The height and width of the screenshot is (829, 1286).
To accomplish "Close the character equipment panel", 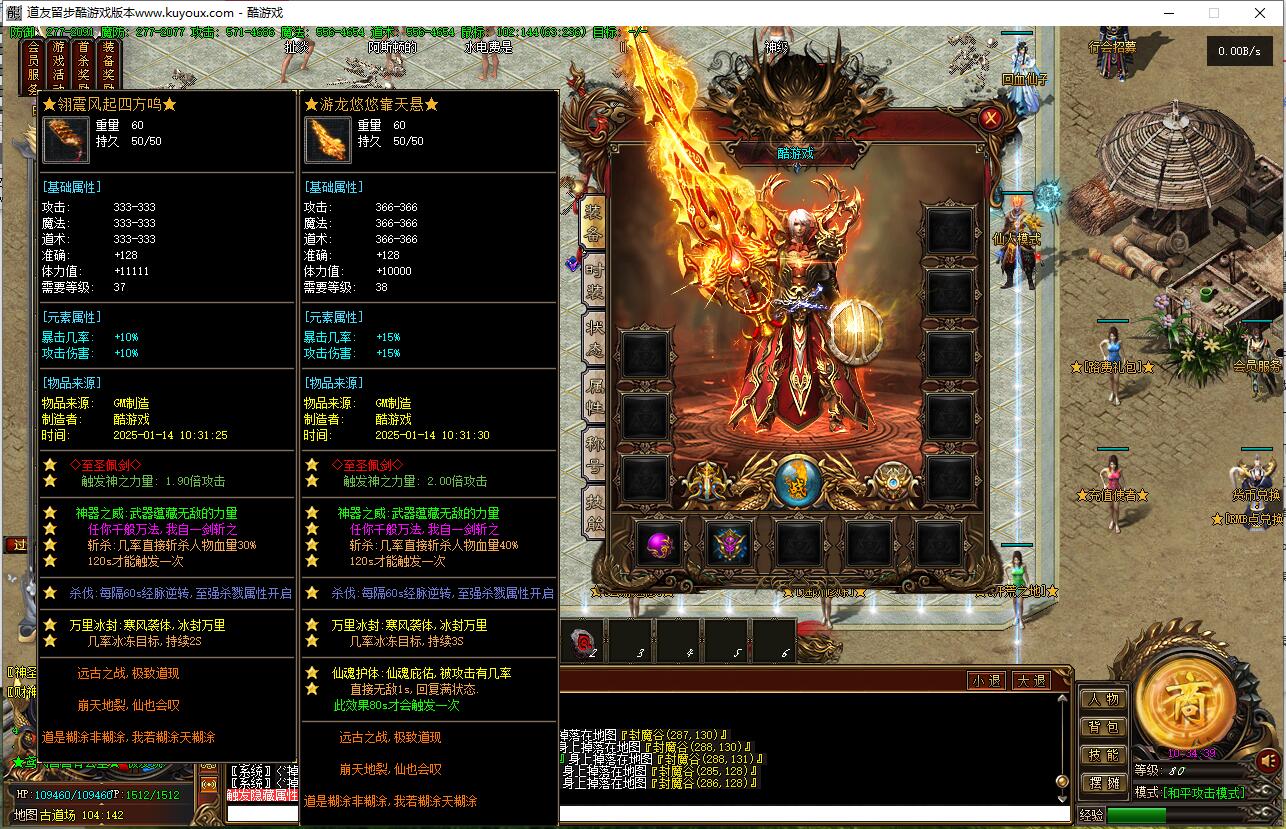I will coord(991,119).
